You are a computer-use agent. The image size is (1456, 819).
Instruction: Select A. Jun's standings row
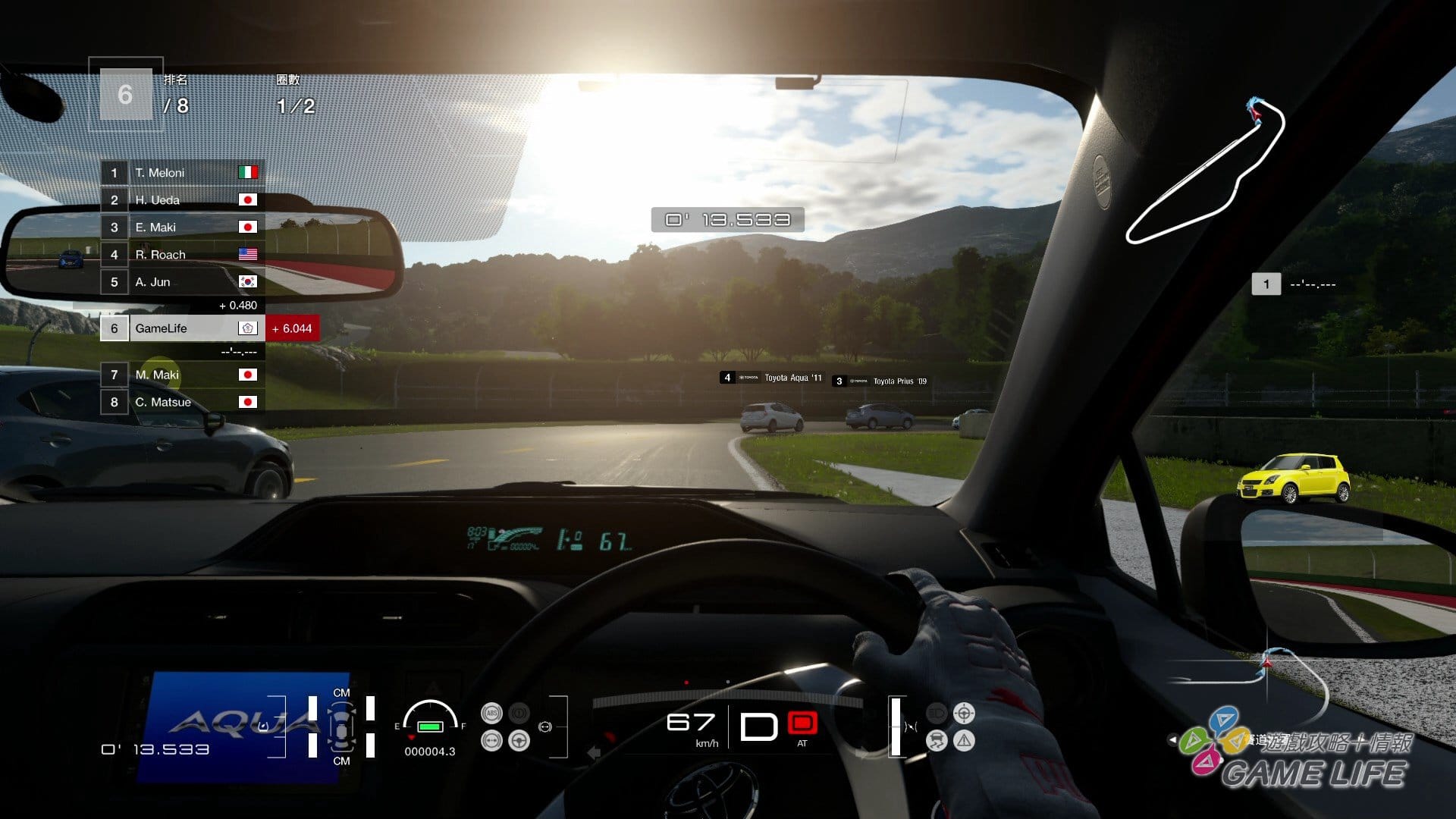click(x=182, y=282)
